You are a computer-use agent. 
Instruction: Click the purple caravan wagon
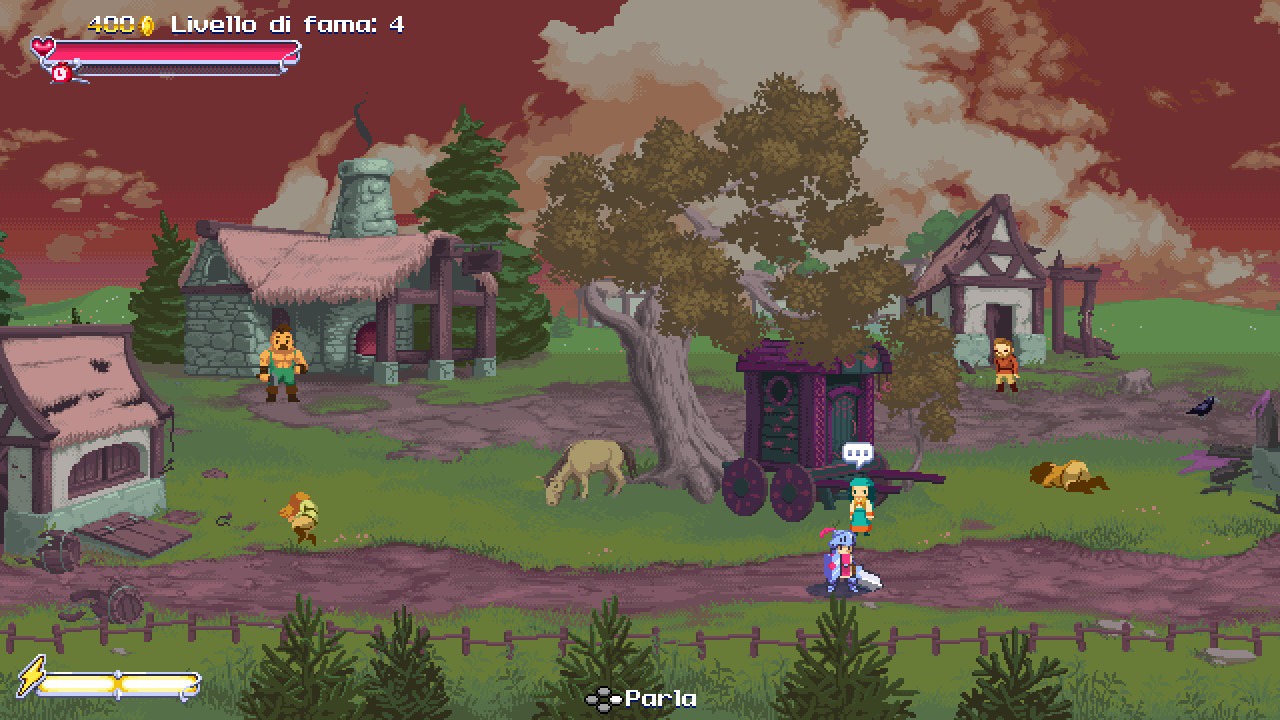(x=800, y=420)
